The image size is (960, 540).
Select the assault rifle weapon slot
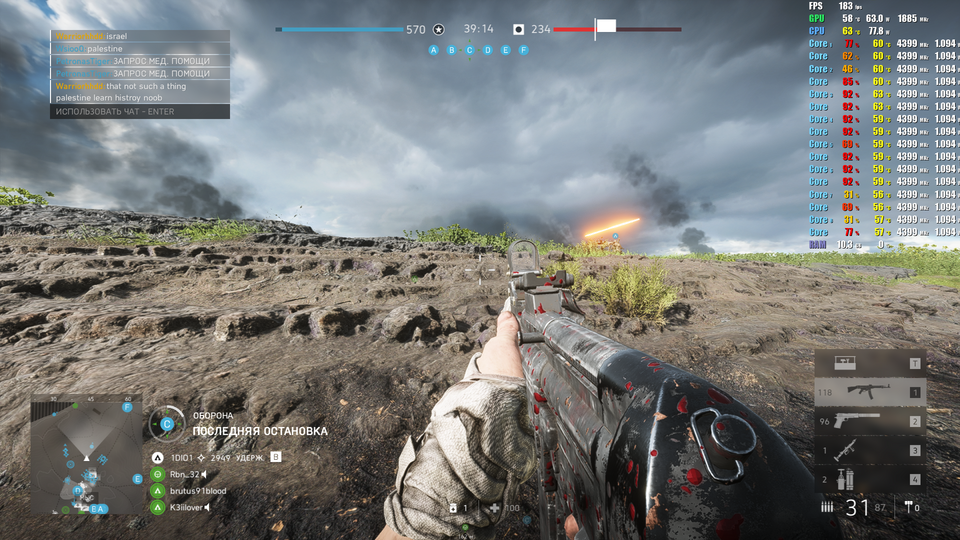pos(868,393)
